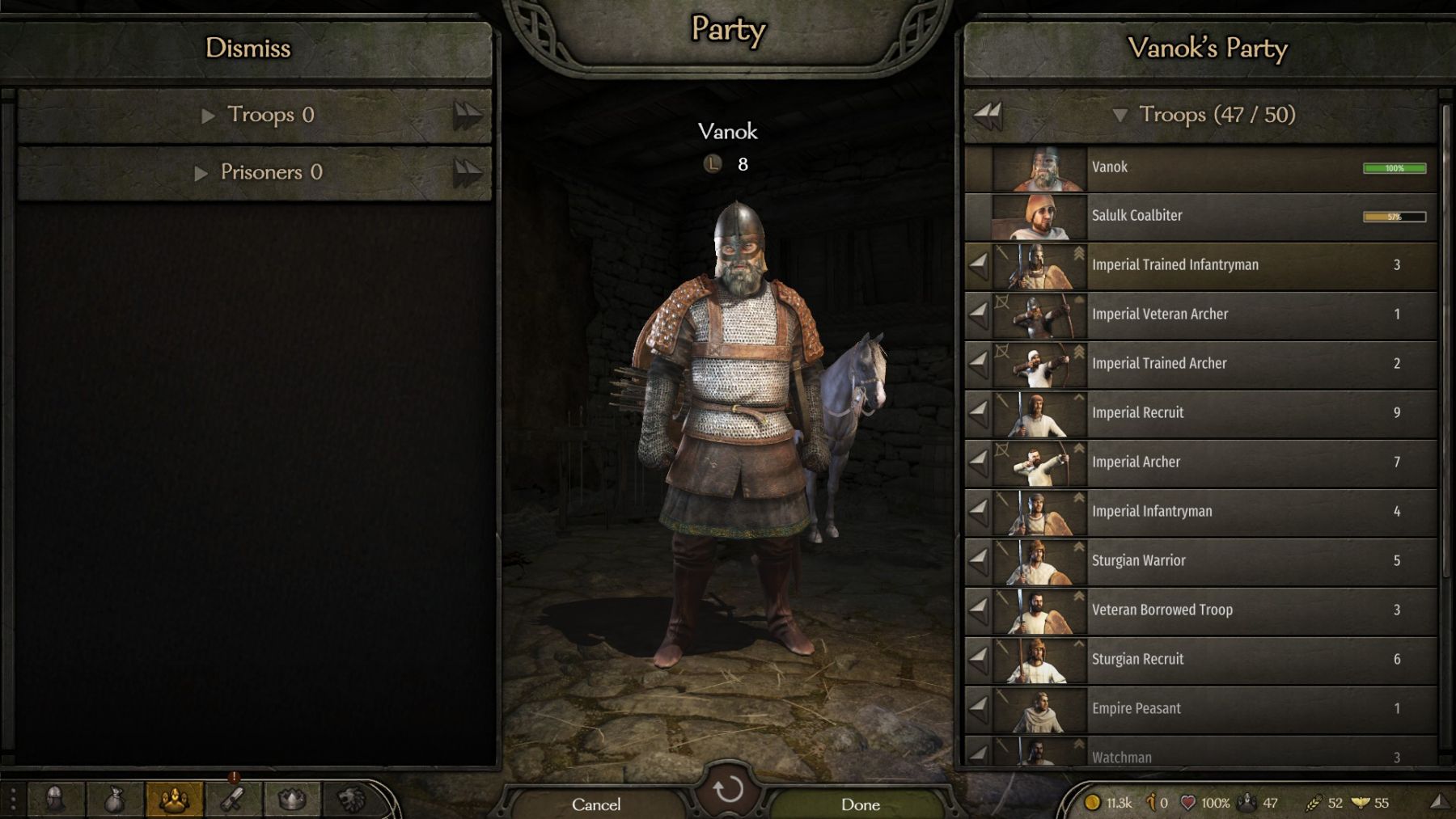The width and height of the screenshot is (1456, 819).
Task: Collapse Vanok's Party Troops list
Action: pos(1120,116)
